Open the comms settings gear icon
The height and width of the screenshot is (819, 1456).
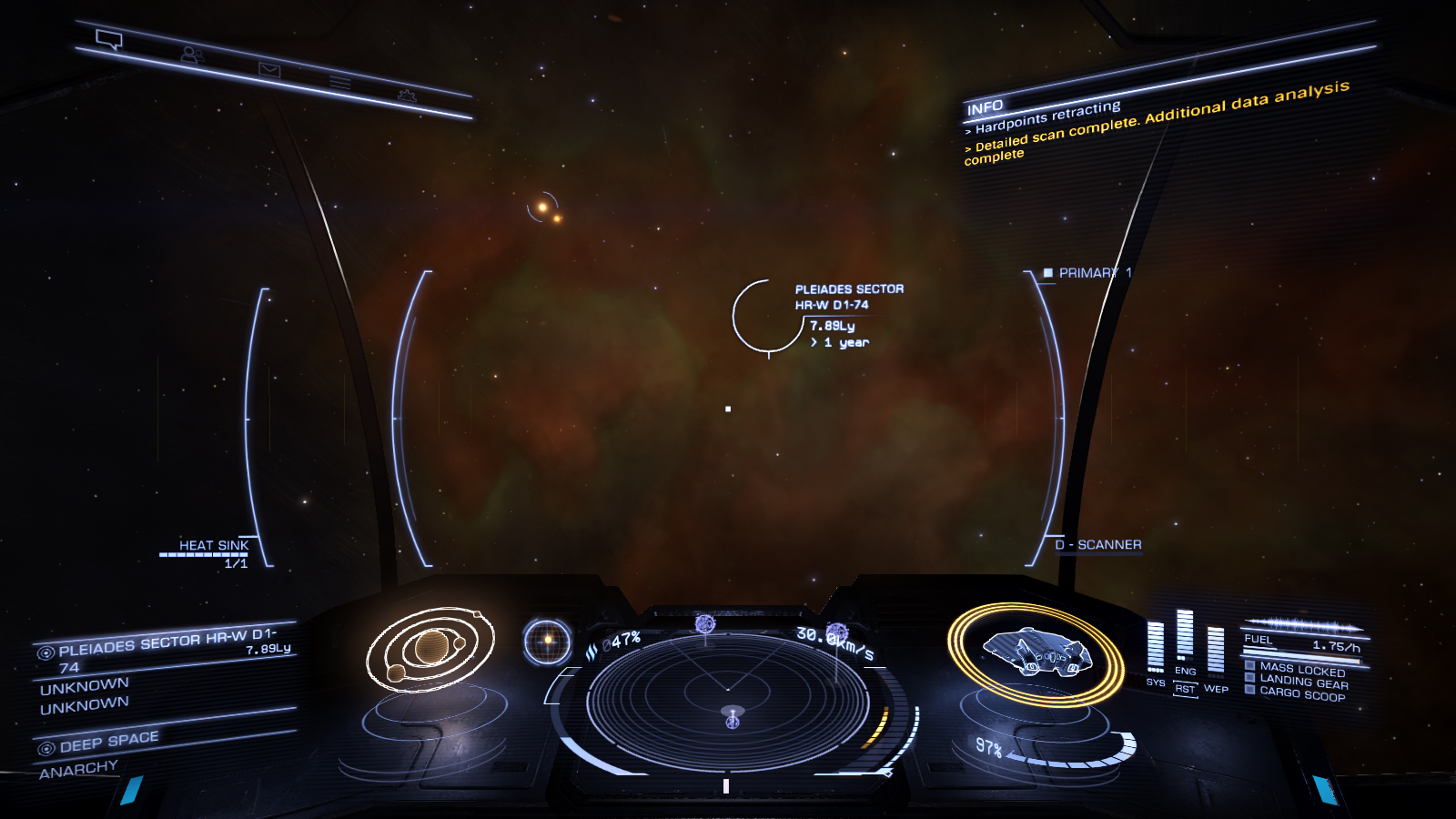(407, 96)
